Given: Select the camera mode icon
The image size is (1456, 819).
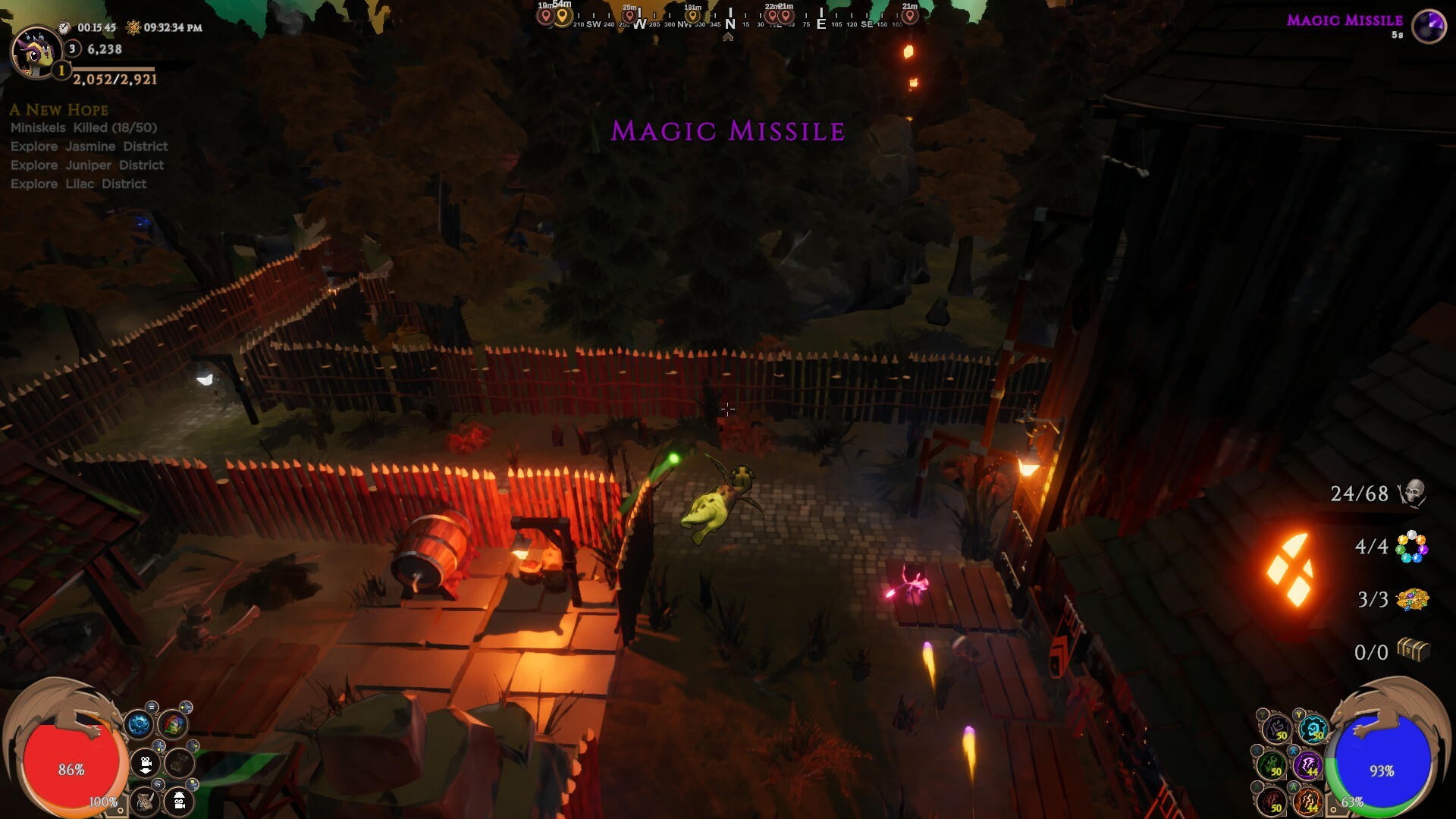Looking at the screenshot, I should pyautogui.click(x=146, y=764).
